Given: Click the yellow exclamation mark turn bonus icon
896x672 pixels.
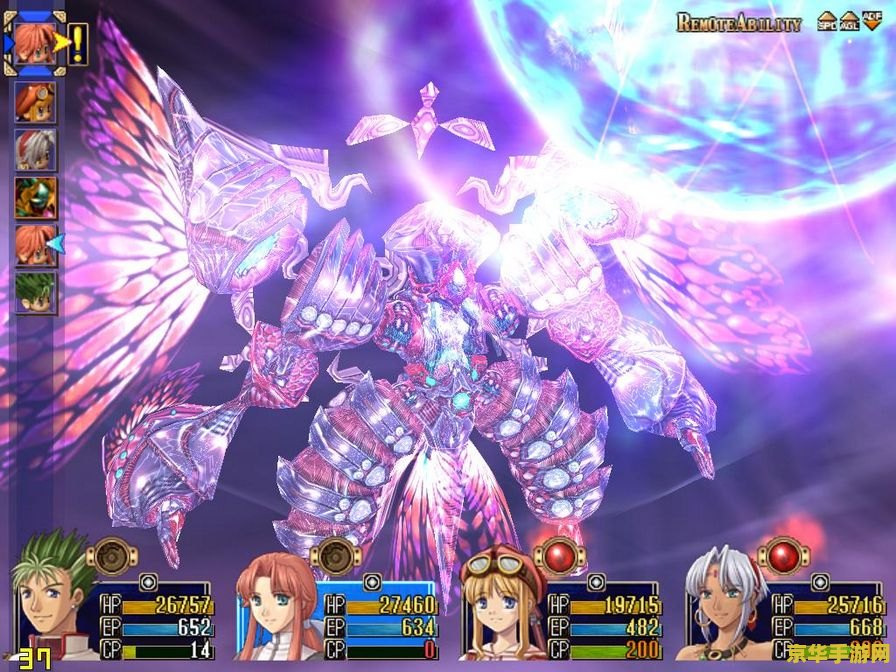Looking at the screenshot, I should (x=77, y=43).
